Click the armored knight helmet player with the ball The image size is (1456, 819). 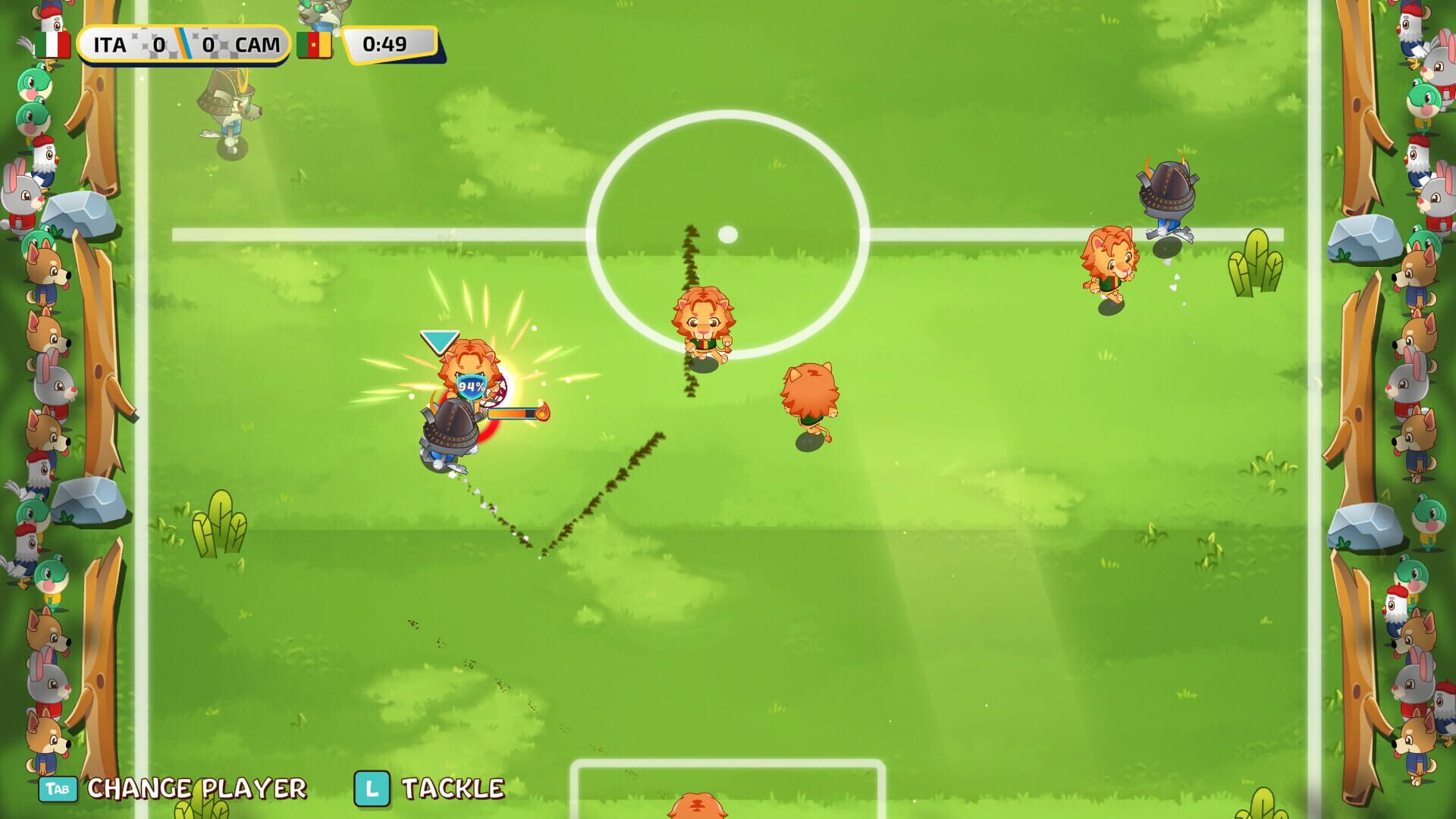tap(449, 425)
